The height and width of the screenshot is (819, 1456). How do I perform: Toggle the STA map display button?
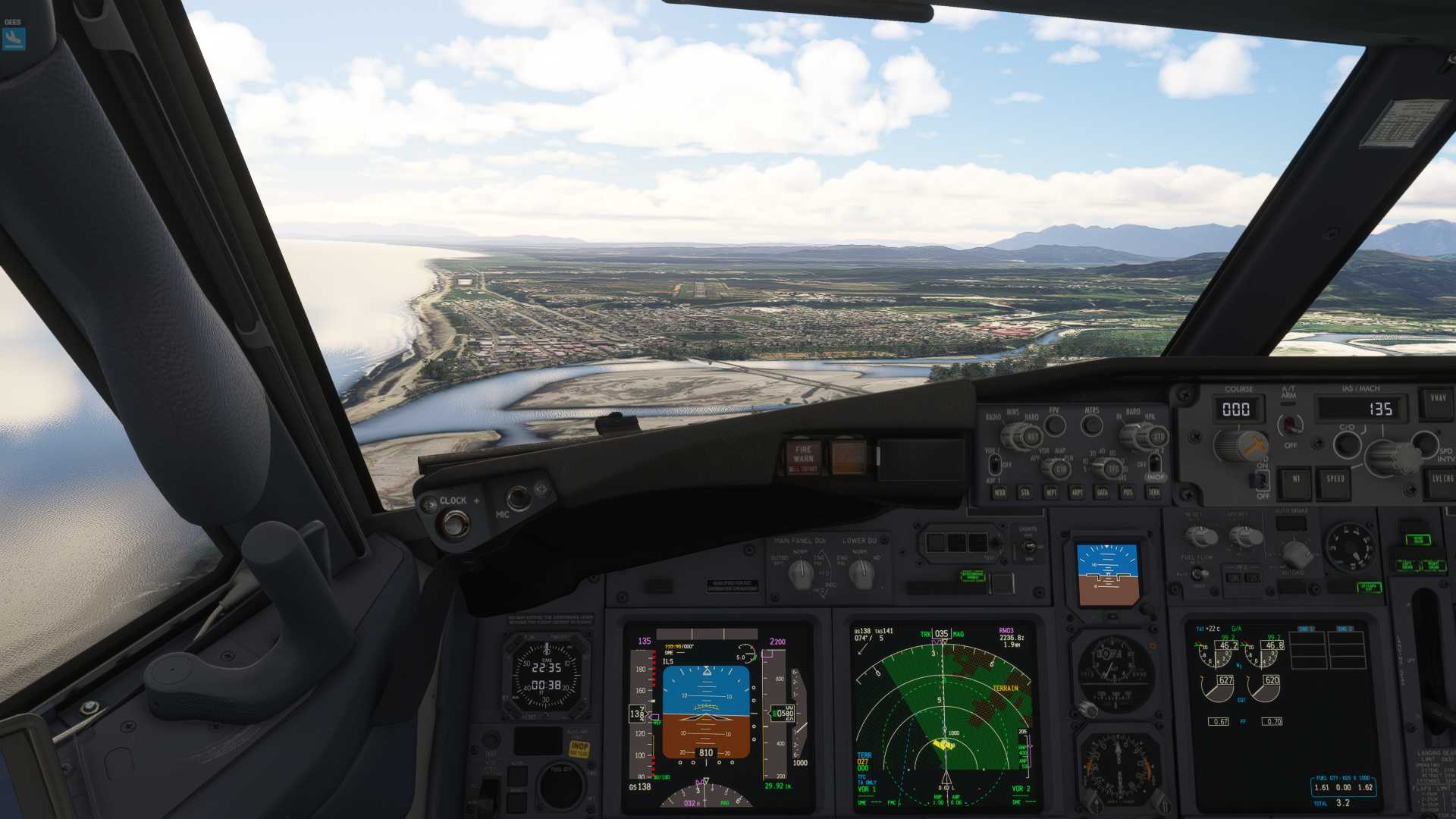pos(1025,493)
